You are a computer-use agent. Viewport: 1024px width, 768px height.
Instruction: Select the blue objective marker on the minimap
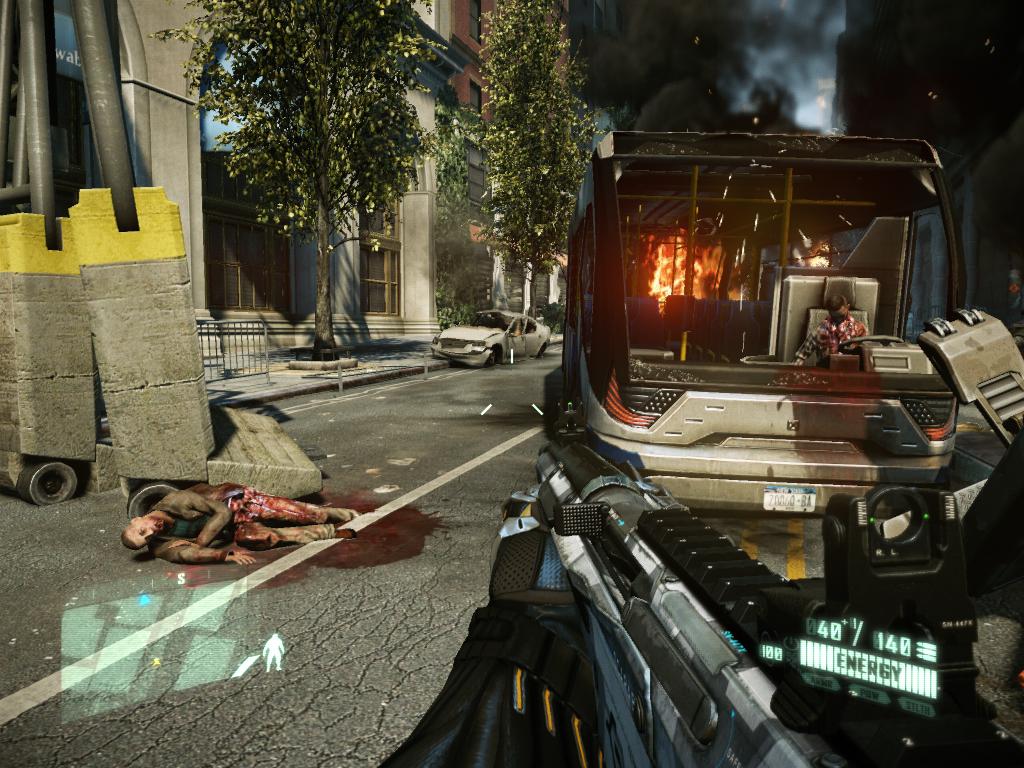tap(143, 600)
